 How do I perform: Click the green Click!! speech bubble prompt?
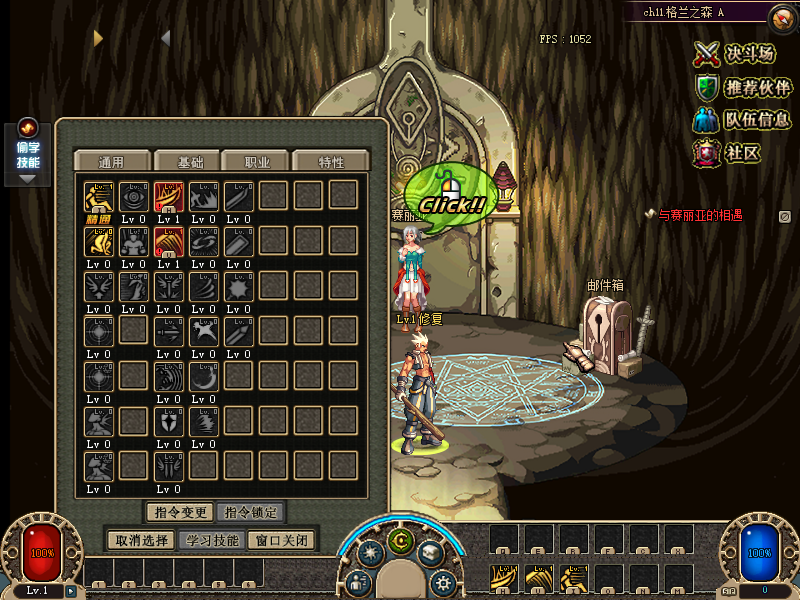tap(450, 192)
